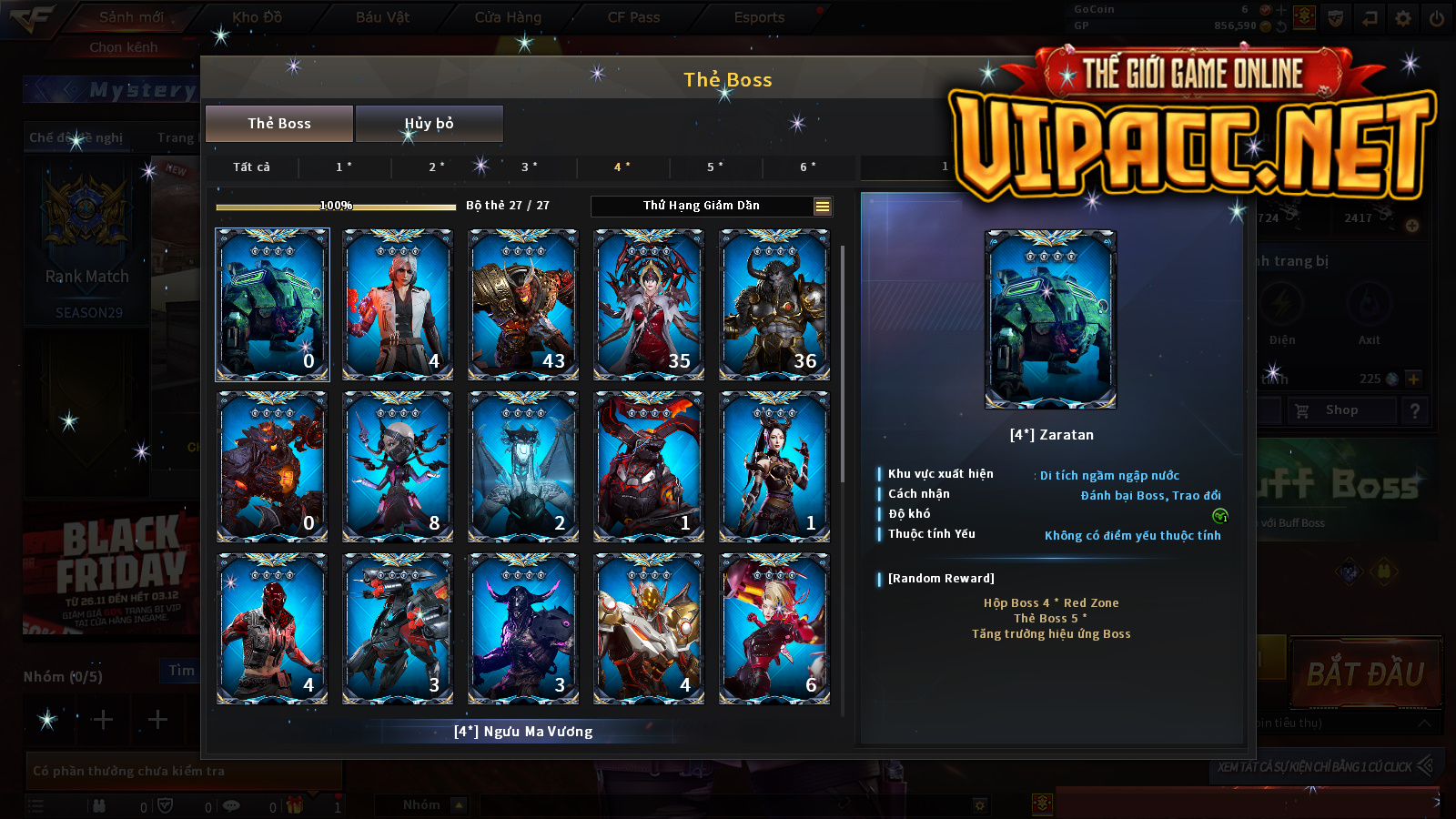Open the Kho Đồ menu

click(258, 17)
